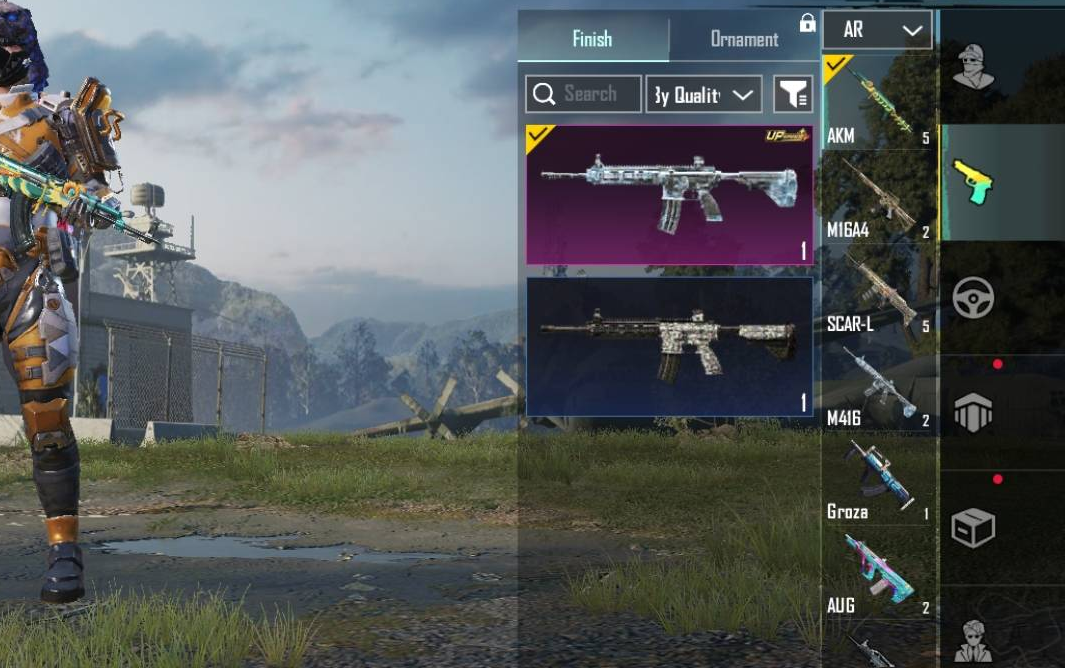This screenshot has height=668, width=1065.
Task: Switch to the Finish tab
Action: pyautogui.click(x=592, y=39)
